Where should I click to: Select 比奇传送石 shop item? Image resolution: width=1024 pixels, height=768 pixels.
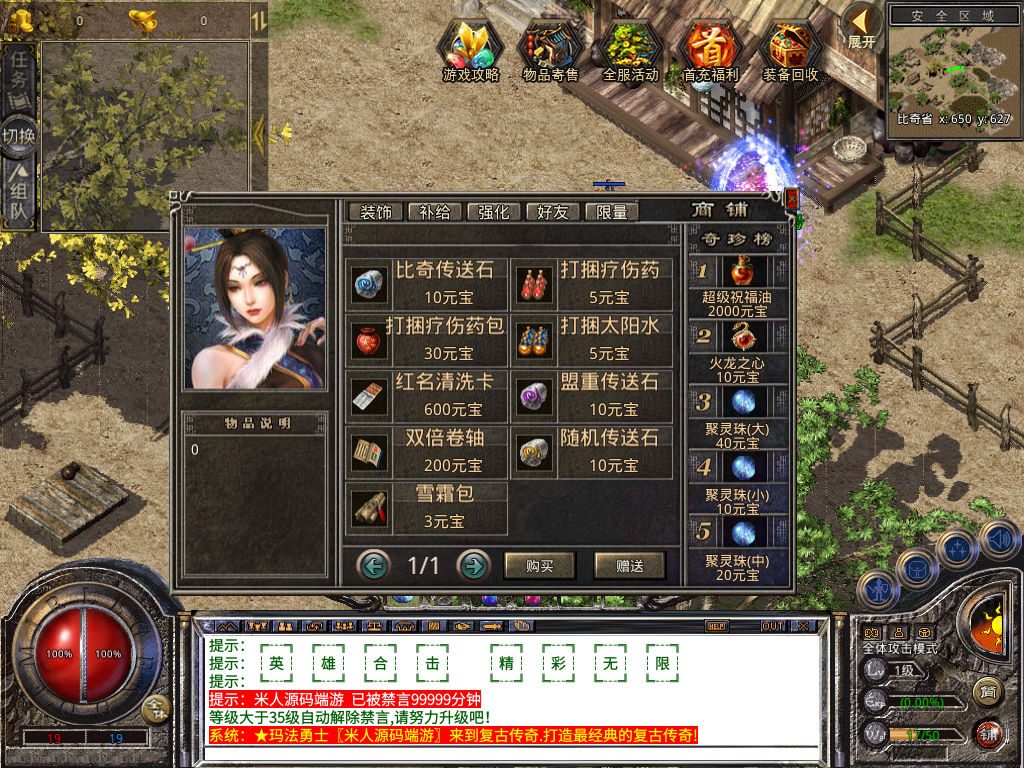428,283
